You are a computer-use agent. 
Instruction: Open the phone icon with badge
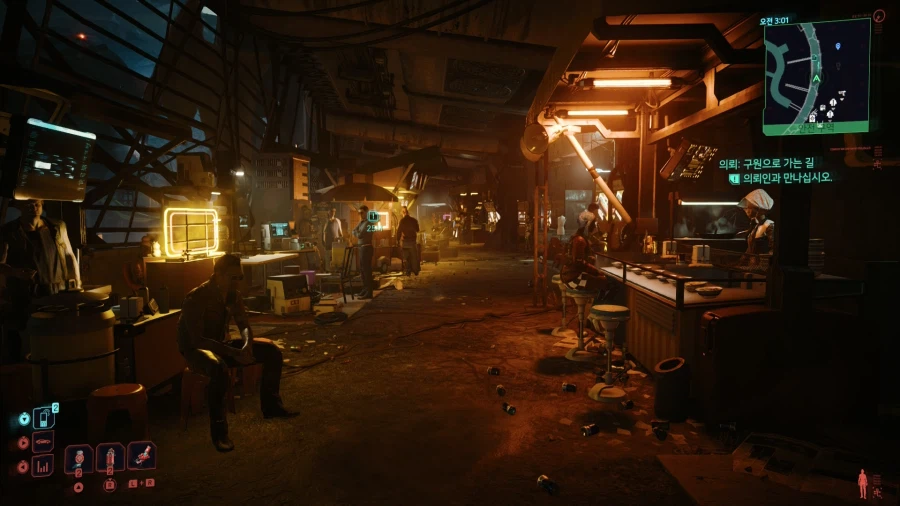pyautogui.click(x=43, y=418)
